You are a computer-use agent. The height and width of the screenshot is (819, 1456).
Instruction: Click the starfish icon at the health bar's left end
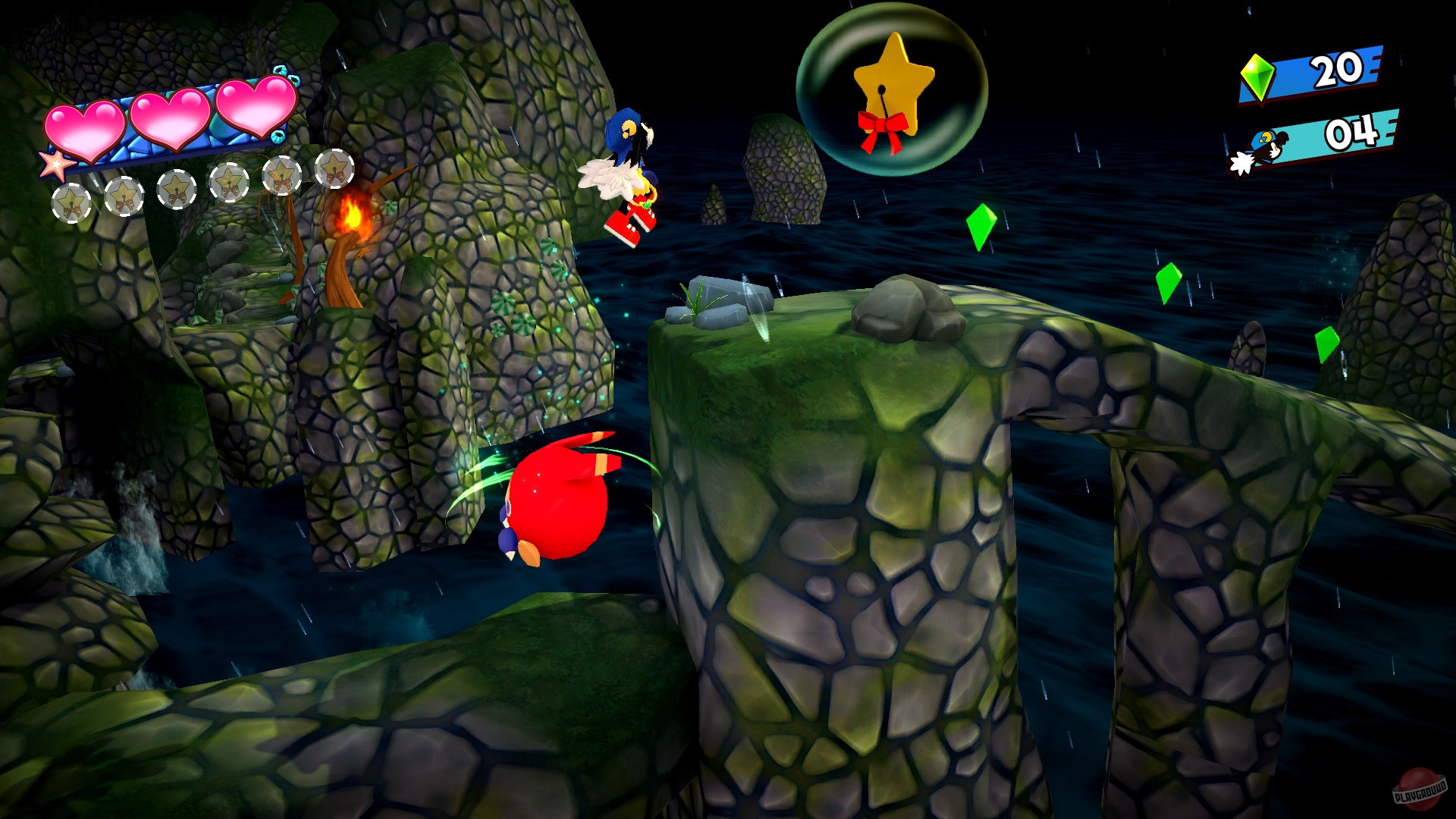pos(55,166)
